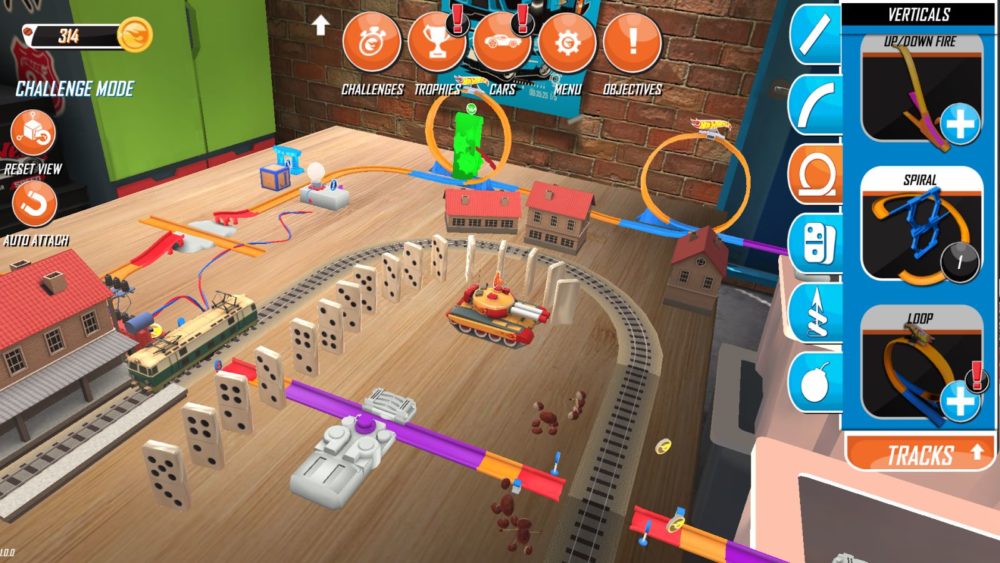Open the Trophies screen
Screen dimensions: 1000x563
tap(436, 43)
